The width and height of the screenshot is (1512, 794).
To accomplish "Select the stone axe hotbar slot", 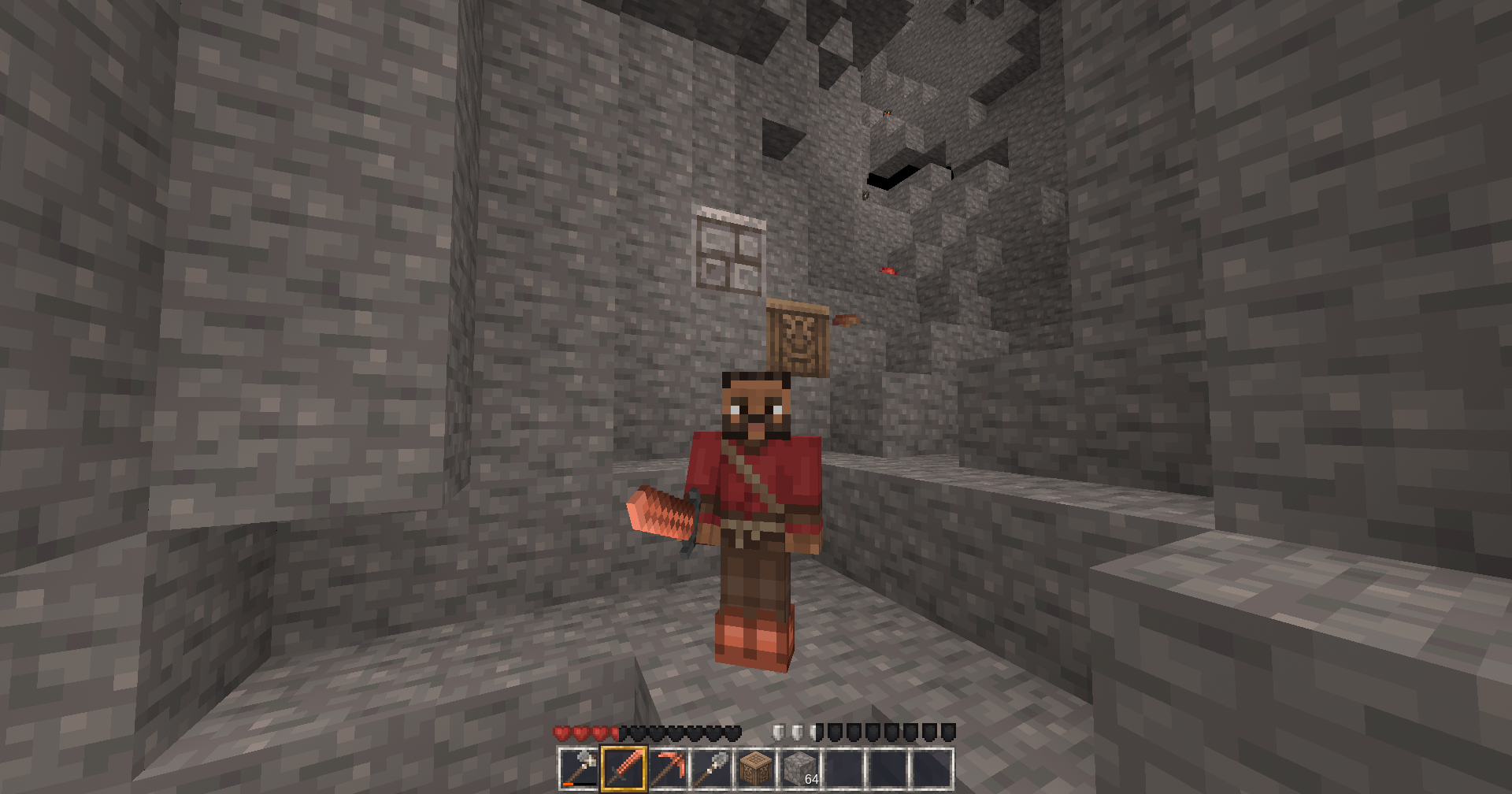I will point(579,768).
